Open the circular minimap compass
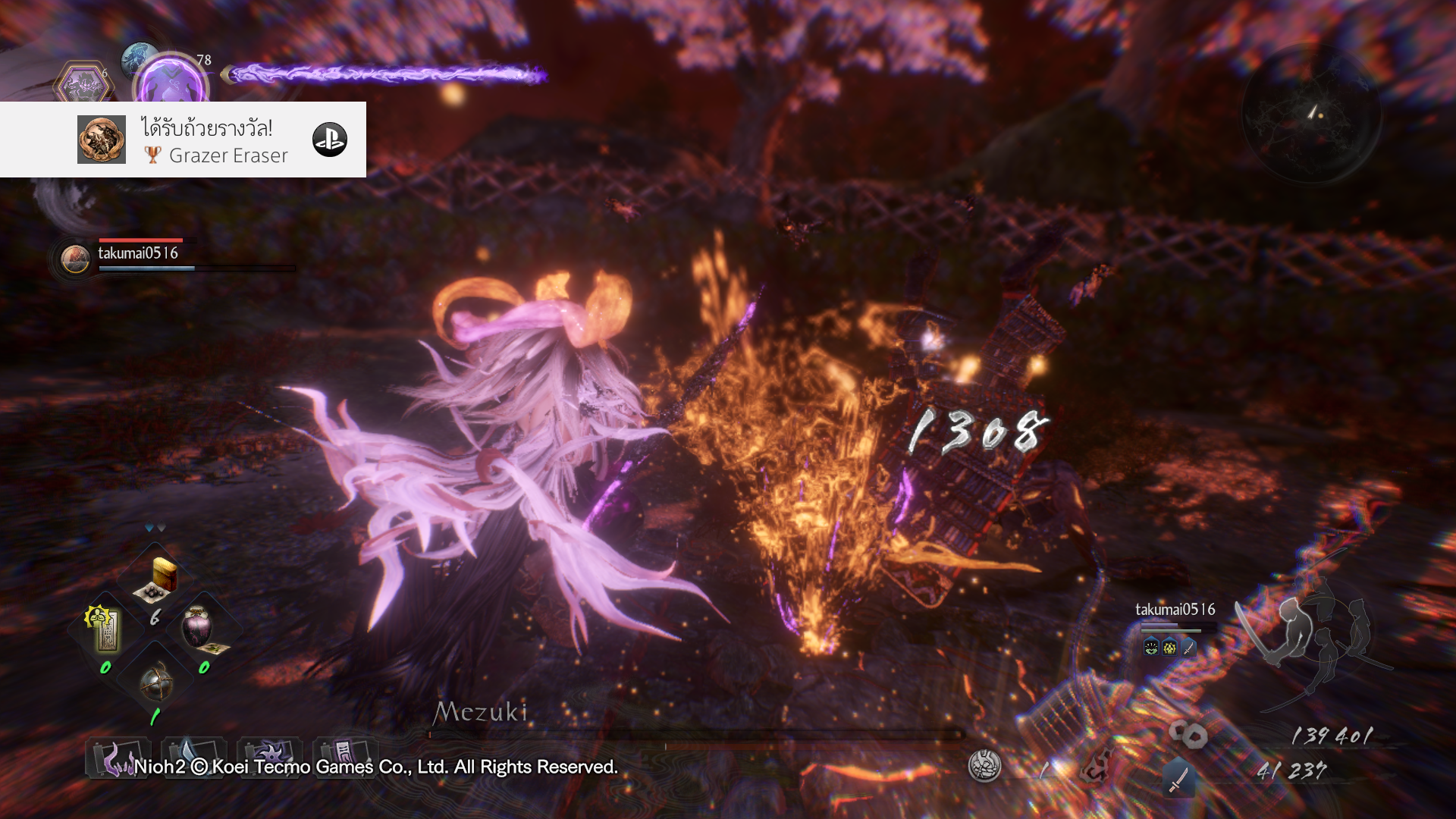 click(x=1312, y=114)
